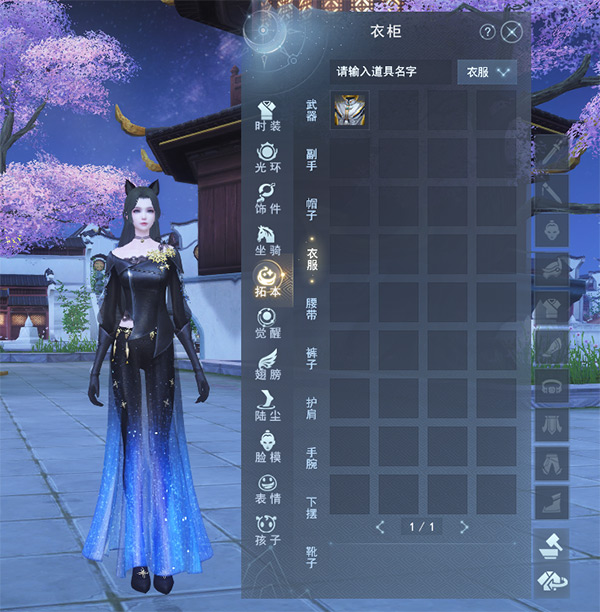
Task: Switch to the 时装 tab
Action: coord(268,116)
